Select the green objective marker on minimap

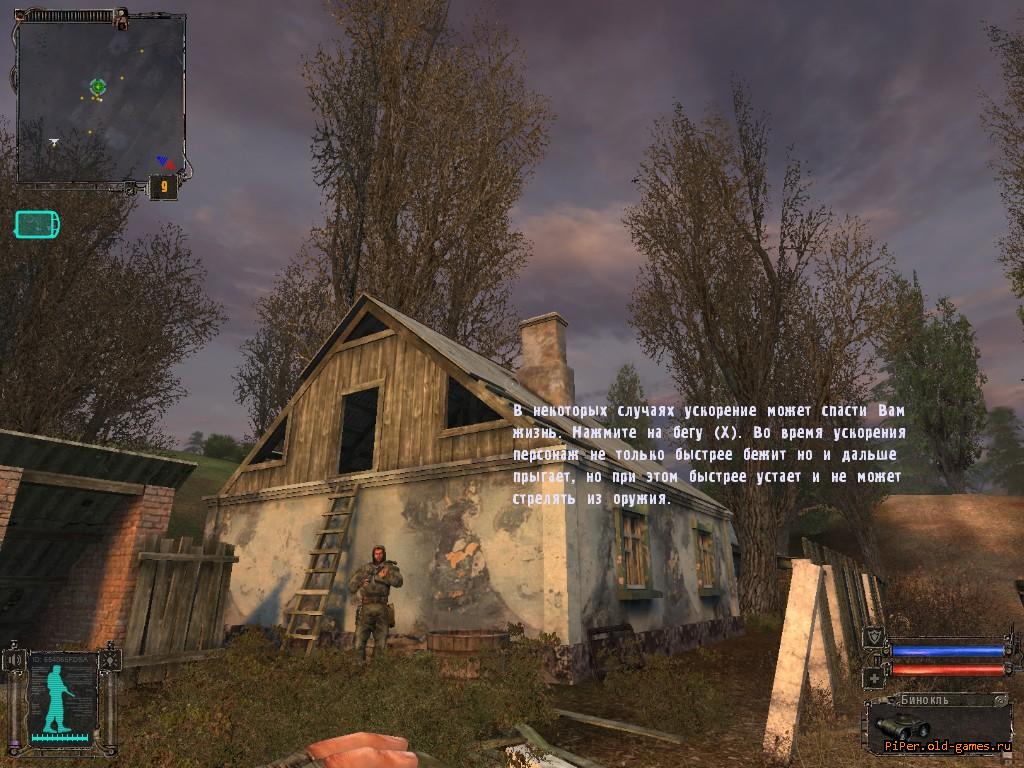pyautogui.click(x=98, y=87)
